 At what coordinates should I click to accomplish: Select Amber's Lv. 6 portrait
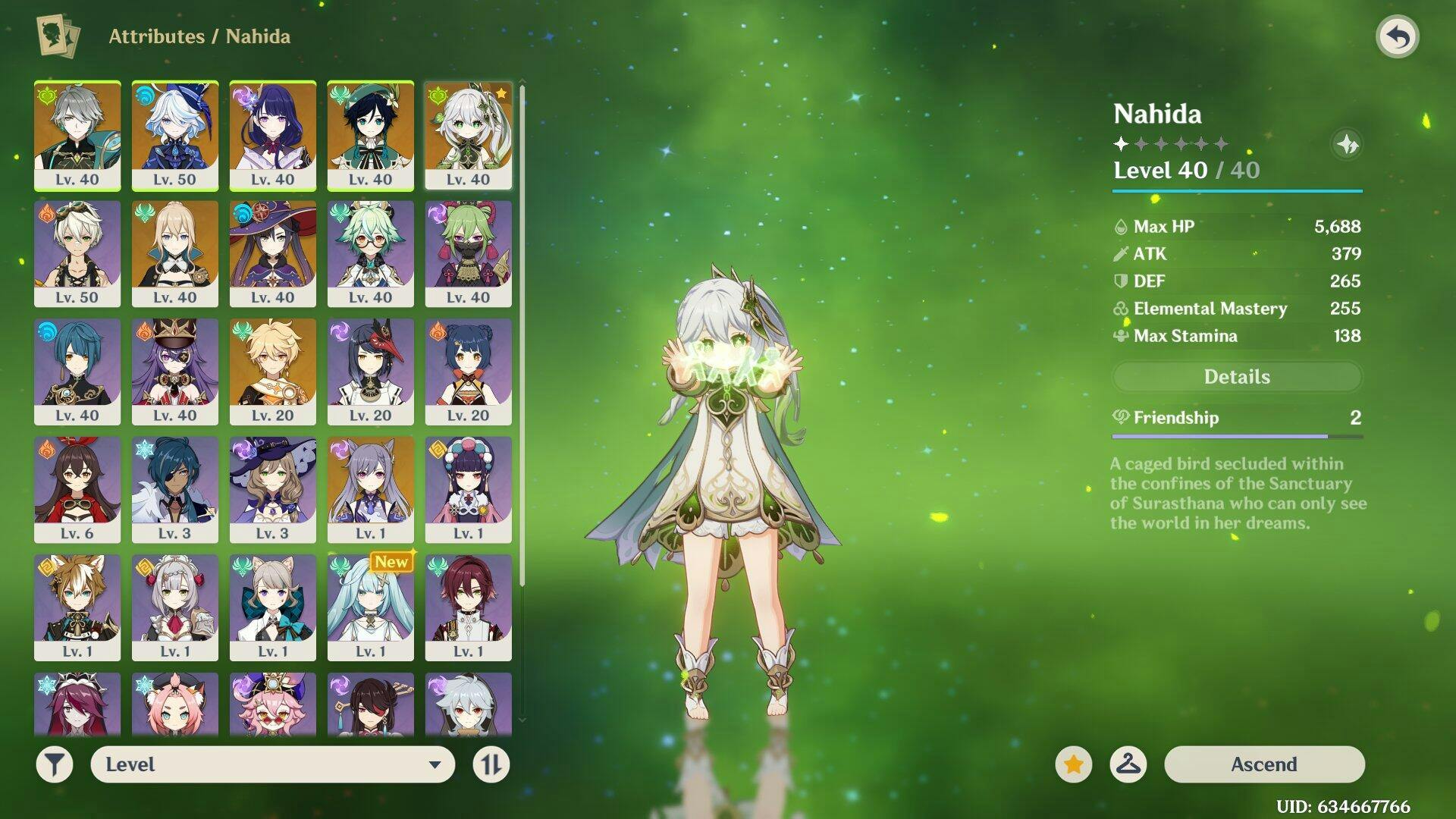(77, 489)
